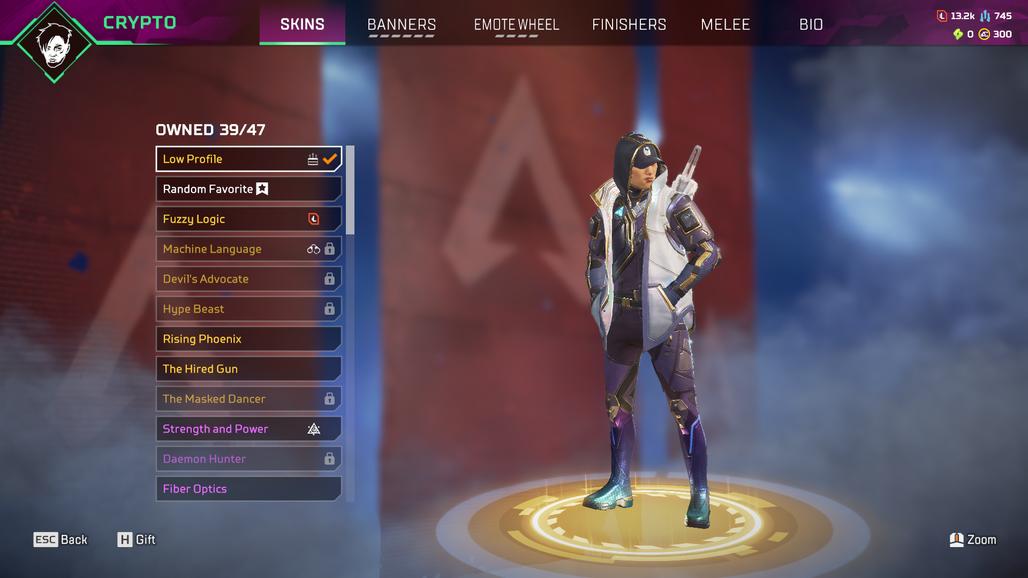Select the Fuzzy Logic skin
Viewport: 1028px width, 578px height.
pos(248,219)
